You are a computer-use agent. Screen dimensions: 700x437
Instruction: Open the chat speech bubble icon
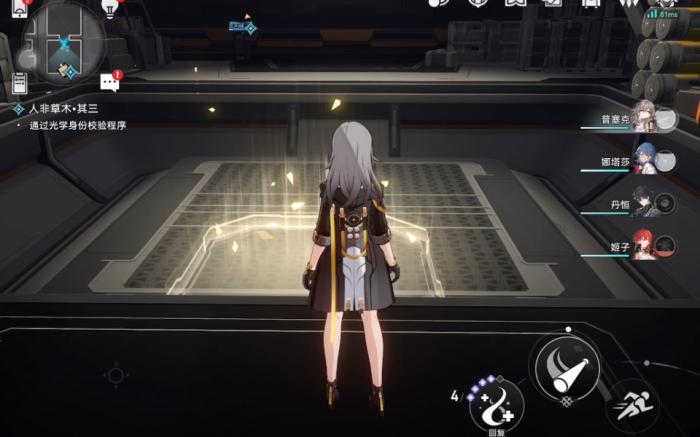(x=109, y=84)
